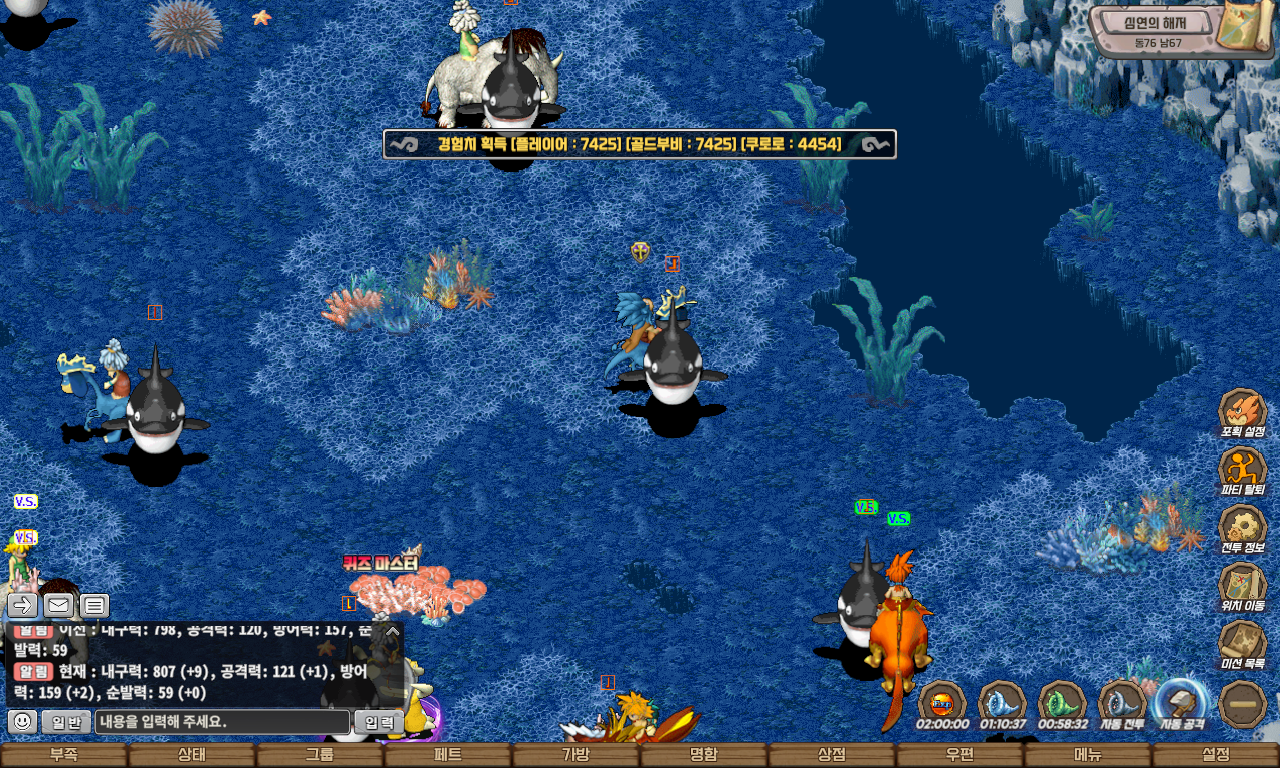Show 전투 정보 battle info
The width and height of the screenshot is (1280, 768).
(1242, 528)
